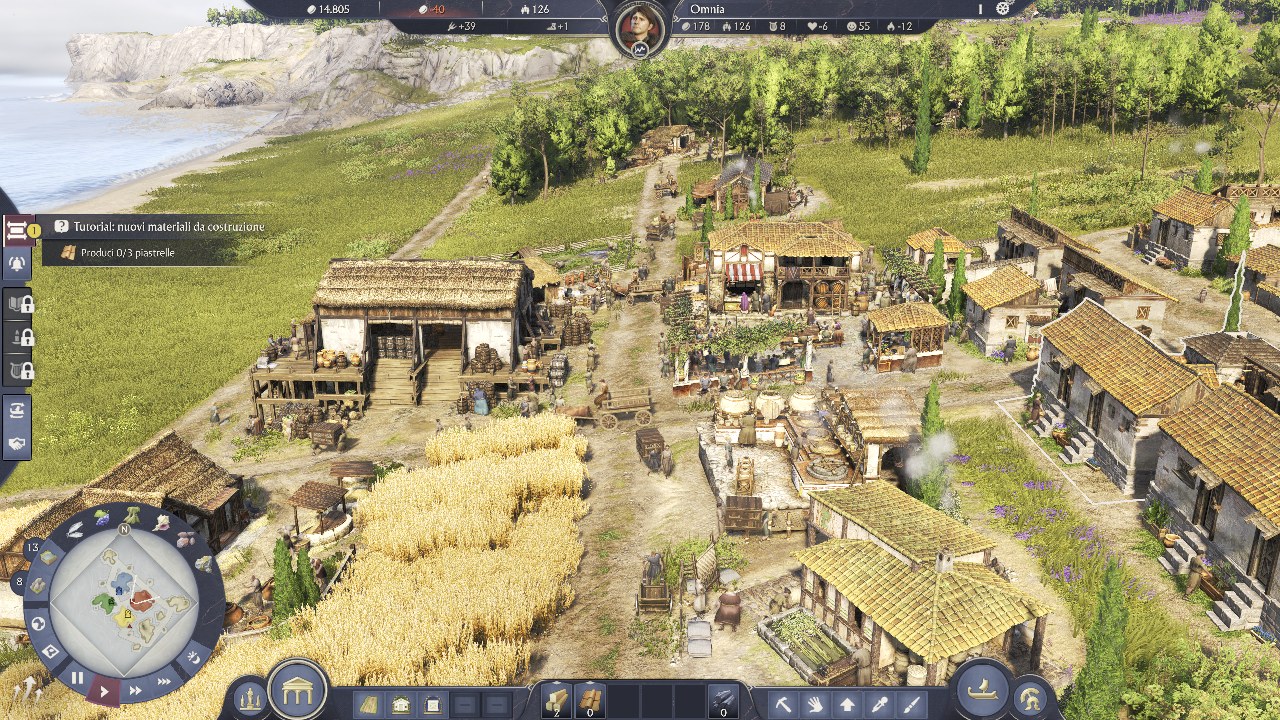Select the quest scroll icon on left sidebar
Viewport: 1280px width, 720px height.
[17, 231]
